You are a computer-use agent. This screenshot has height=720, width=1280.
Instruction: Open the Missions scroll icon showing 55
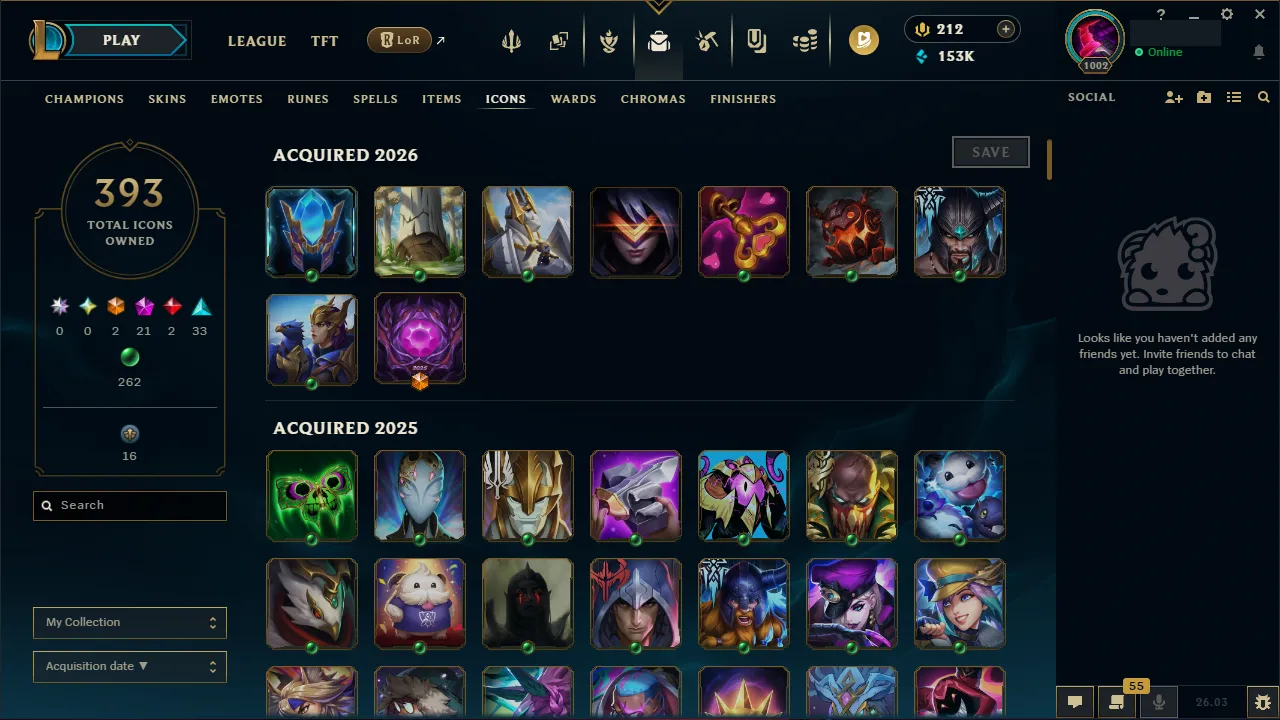pyautogui.click(x=1115, y=701)
